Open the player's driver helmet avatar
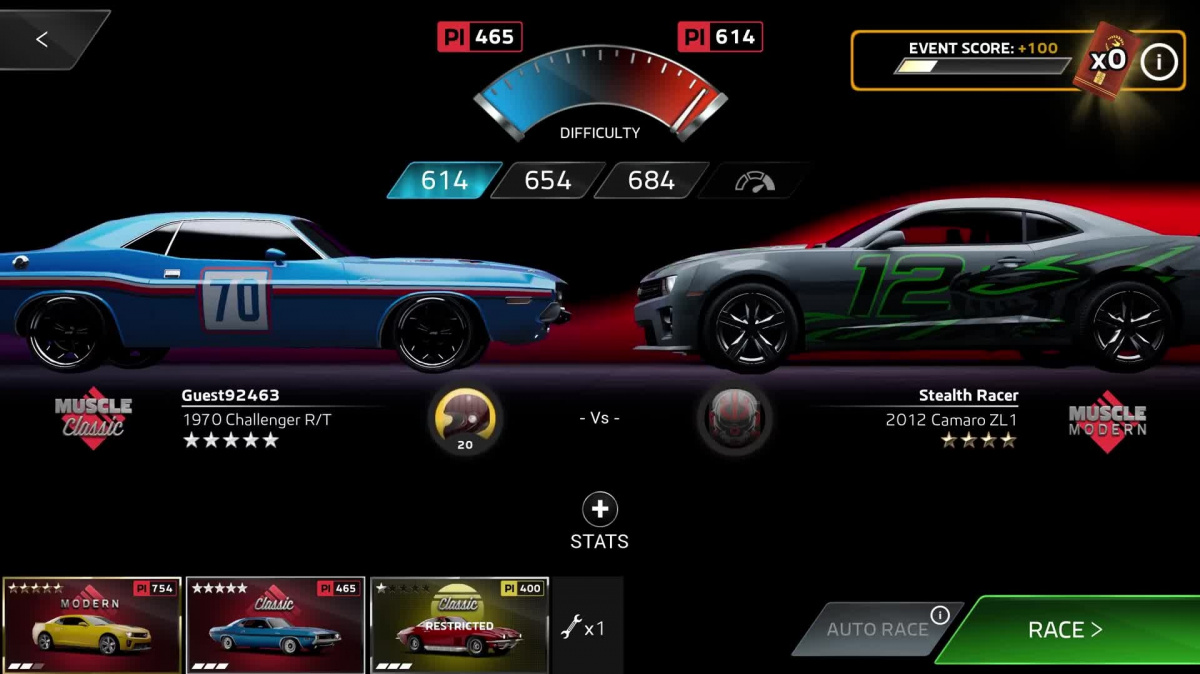Image resolution: width=1200 pixels, height=674 pixels. click(x=465, y=418)
